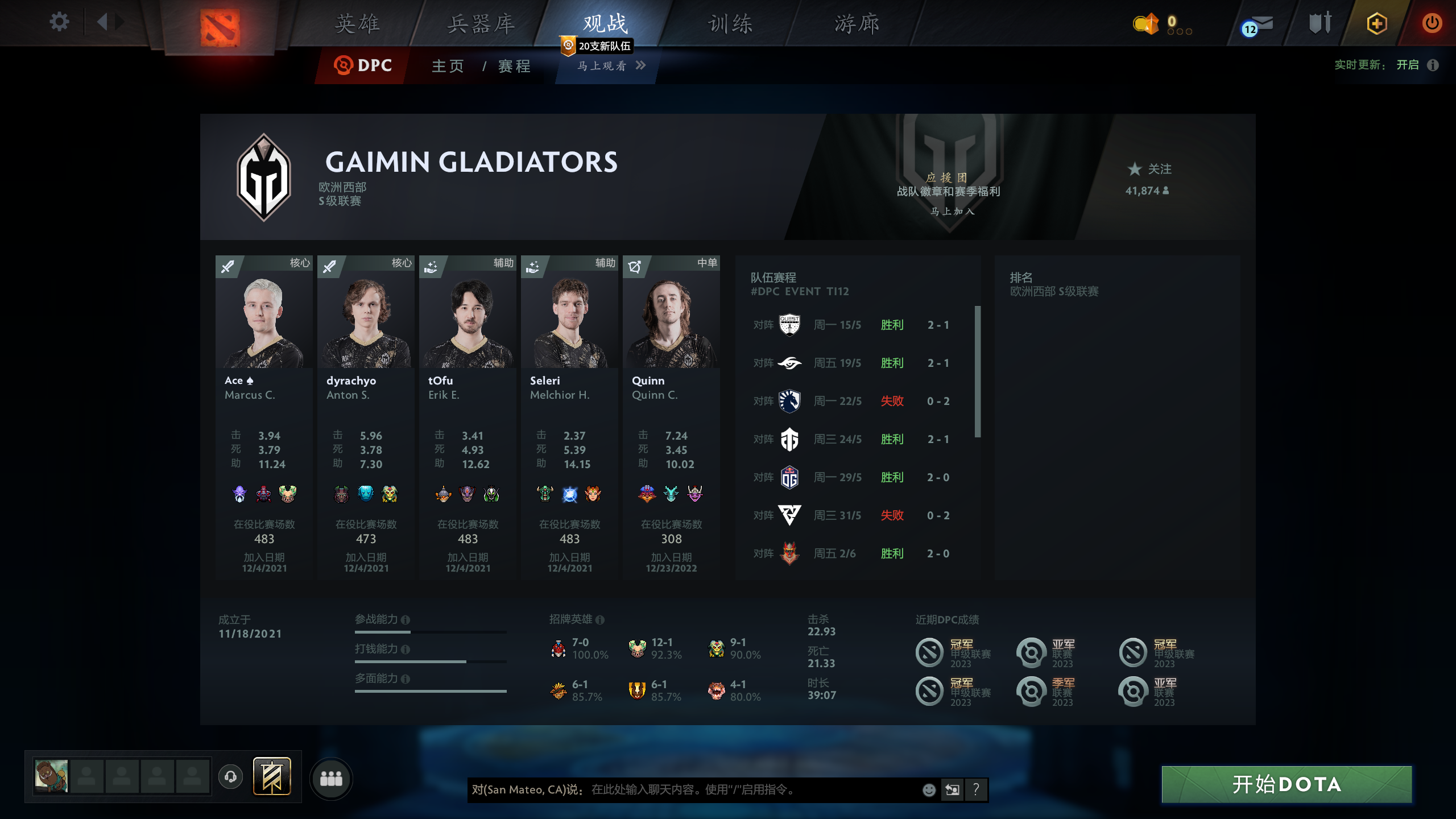Viewport: 1456px width, 819px height.
Task: Open the emoticon smiley picker in chat
Action: (x=929, y=789)
